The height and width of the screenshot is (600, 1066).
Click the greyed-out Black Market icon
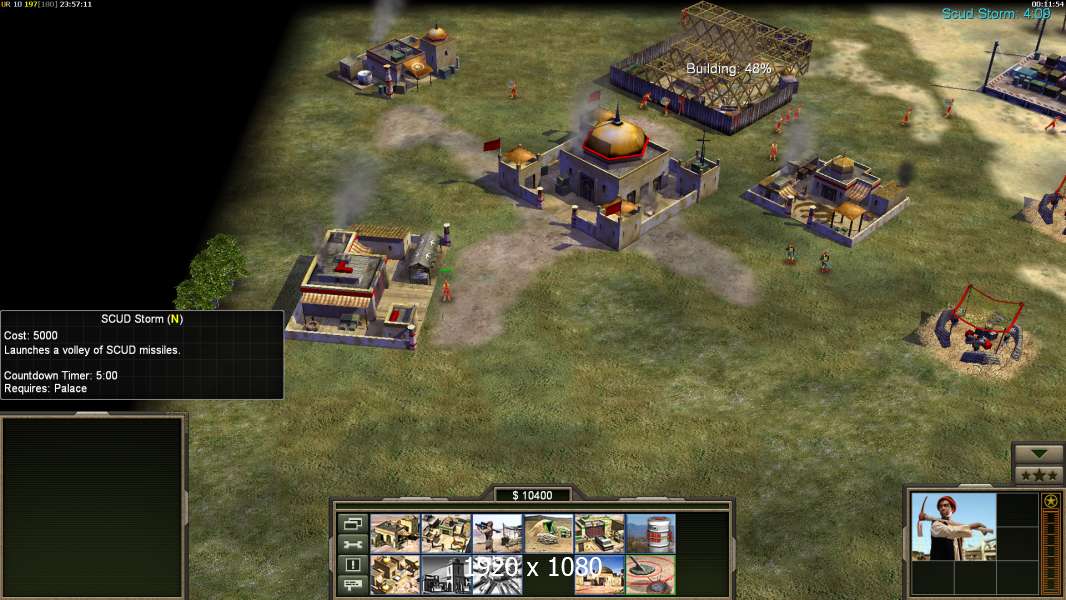click(x=446, y=574)
